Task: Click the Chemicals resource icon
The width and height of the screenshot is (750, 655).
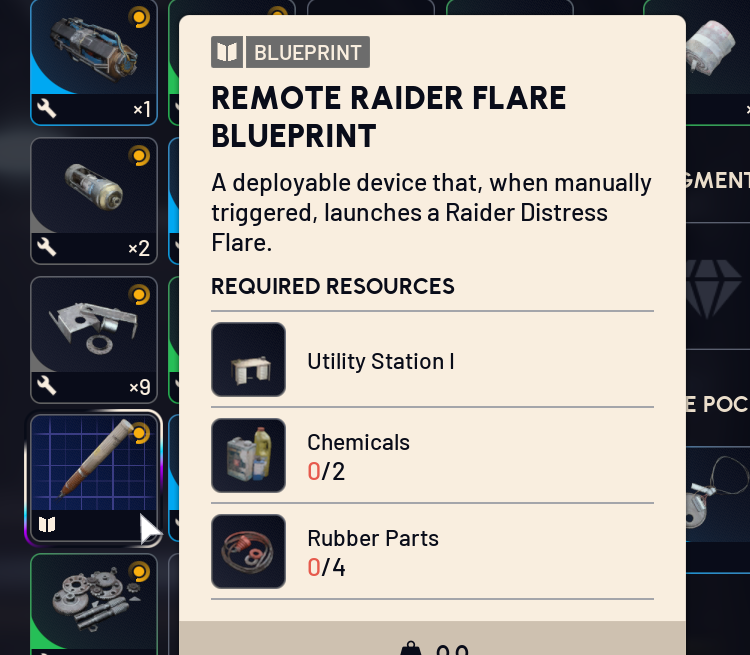Action: click(248, 455)
